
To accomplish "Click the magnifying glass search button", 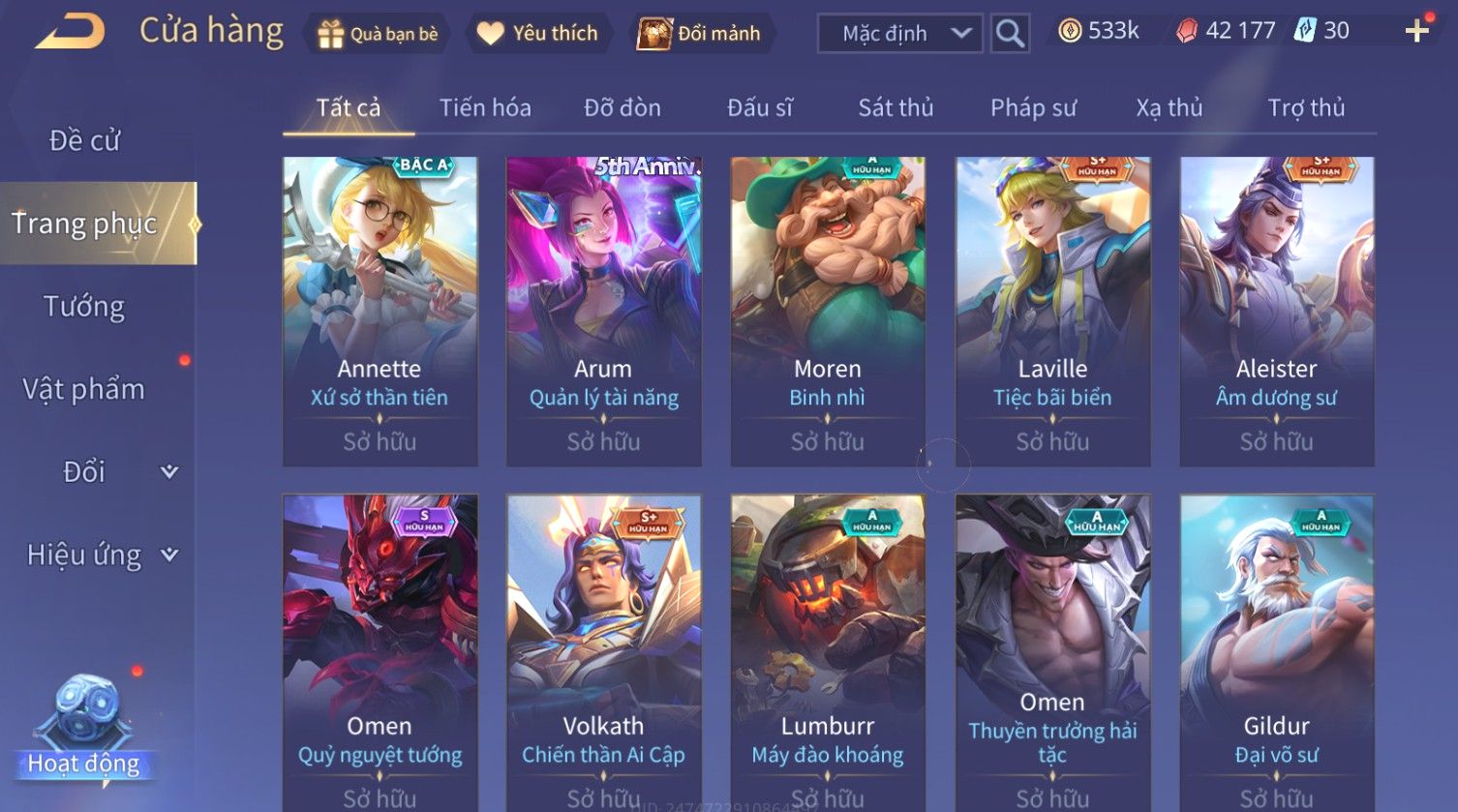I will (x=1010, y=34).
